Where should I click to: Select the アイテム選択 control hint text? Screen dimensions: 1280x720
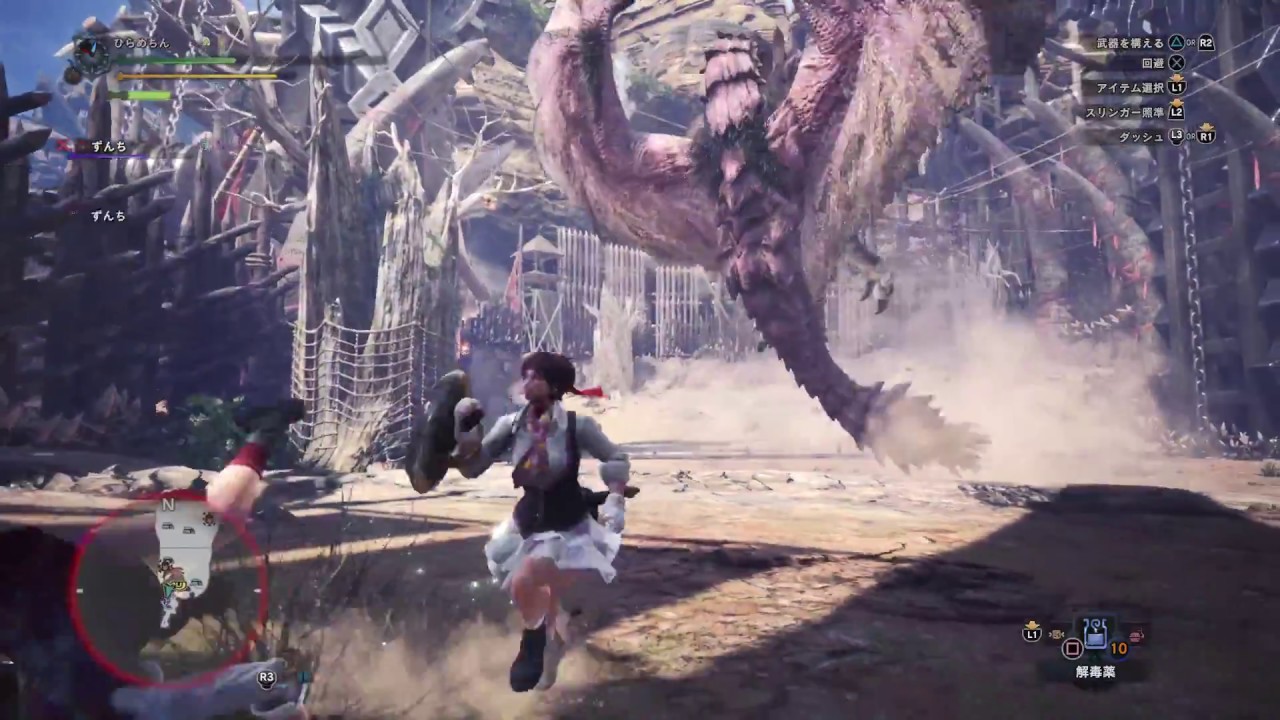tap(1131, 88)
